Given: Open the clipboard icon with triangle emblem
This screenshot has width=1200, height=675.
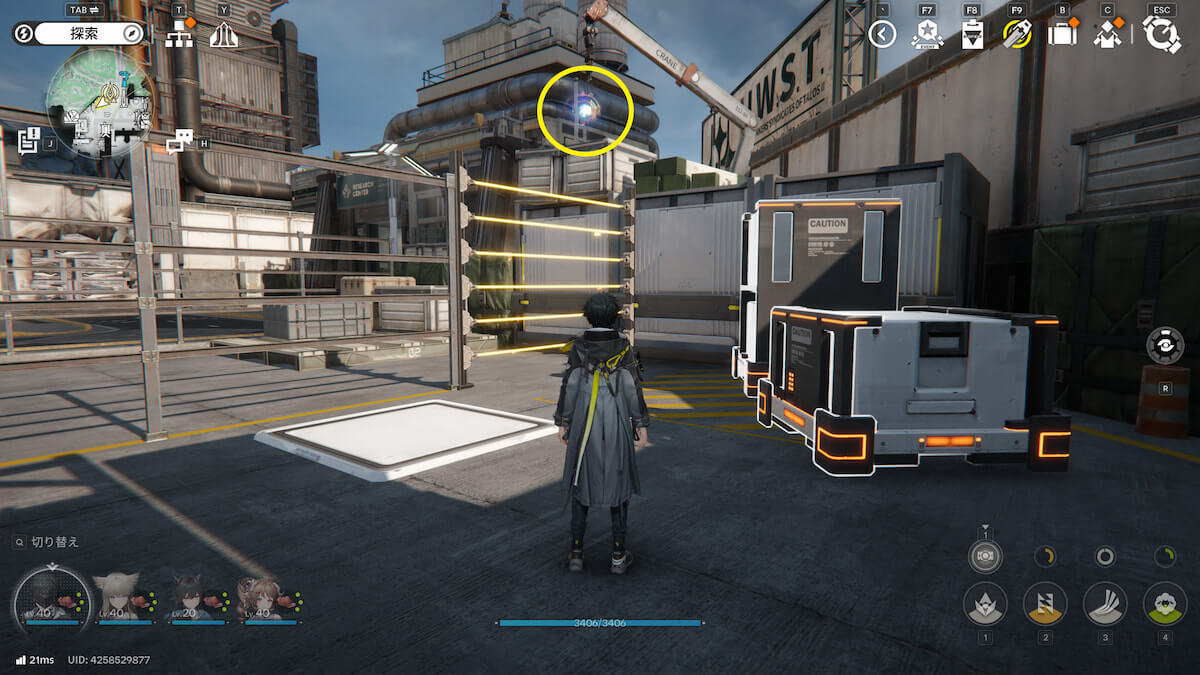Looking at the screenshot, I should 971,35.
